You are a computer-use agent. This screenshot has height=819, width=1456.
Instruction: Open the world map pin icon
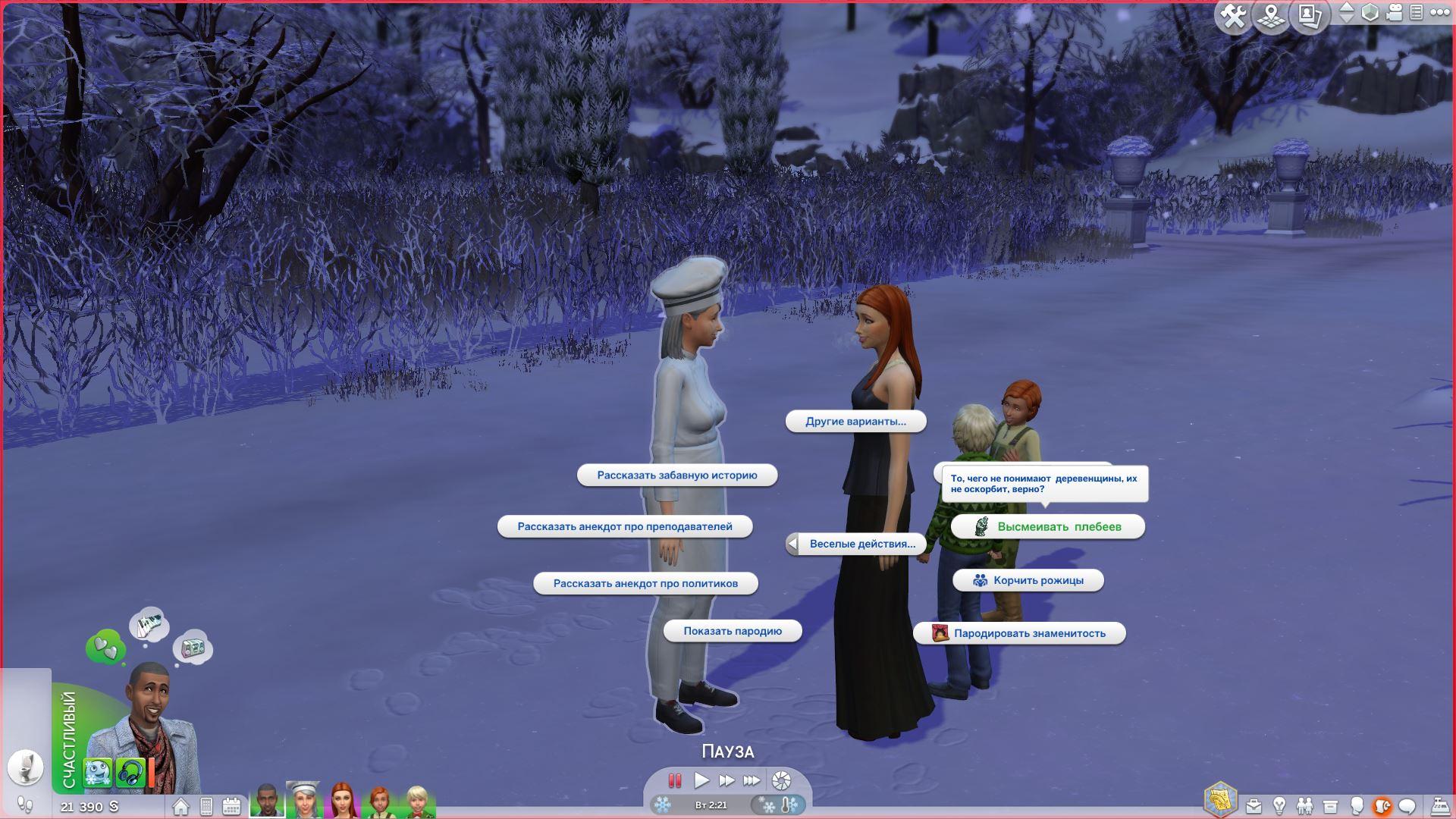point(1272,16)
